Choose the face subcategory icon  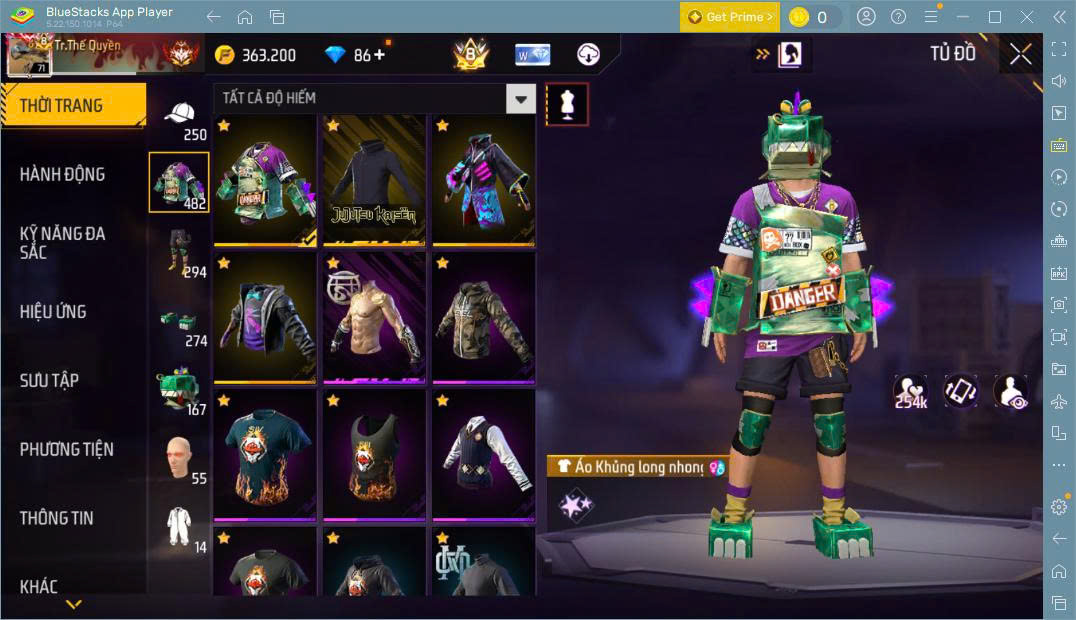click(x=179, y=456)
